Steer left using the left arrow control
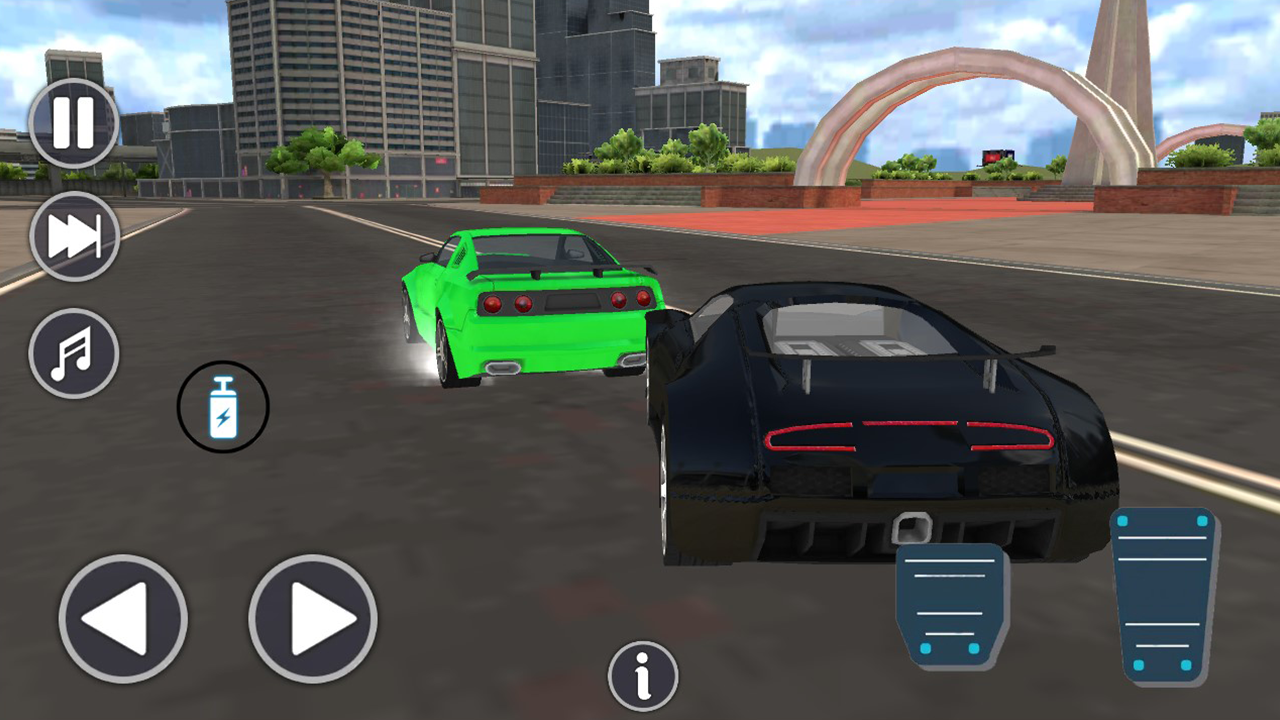This screenshot has width=1280, height=720. [x=122, y=618]
